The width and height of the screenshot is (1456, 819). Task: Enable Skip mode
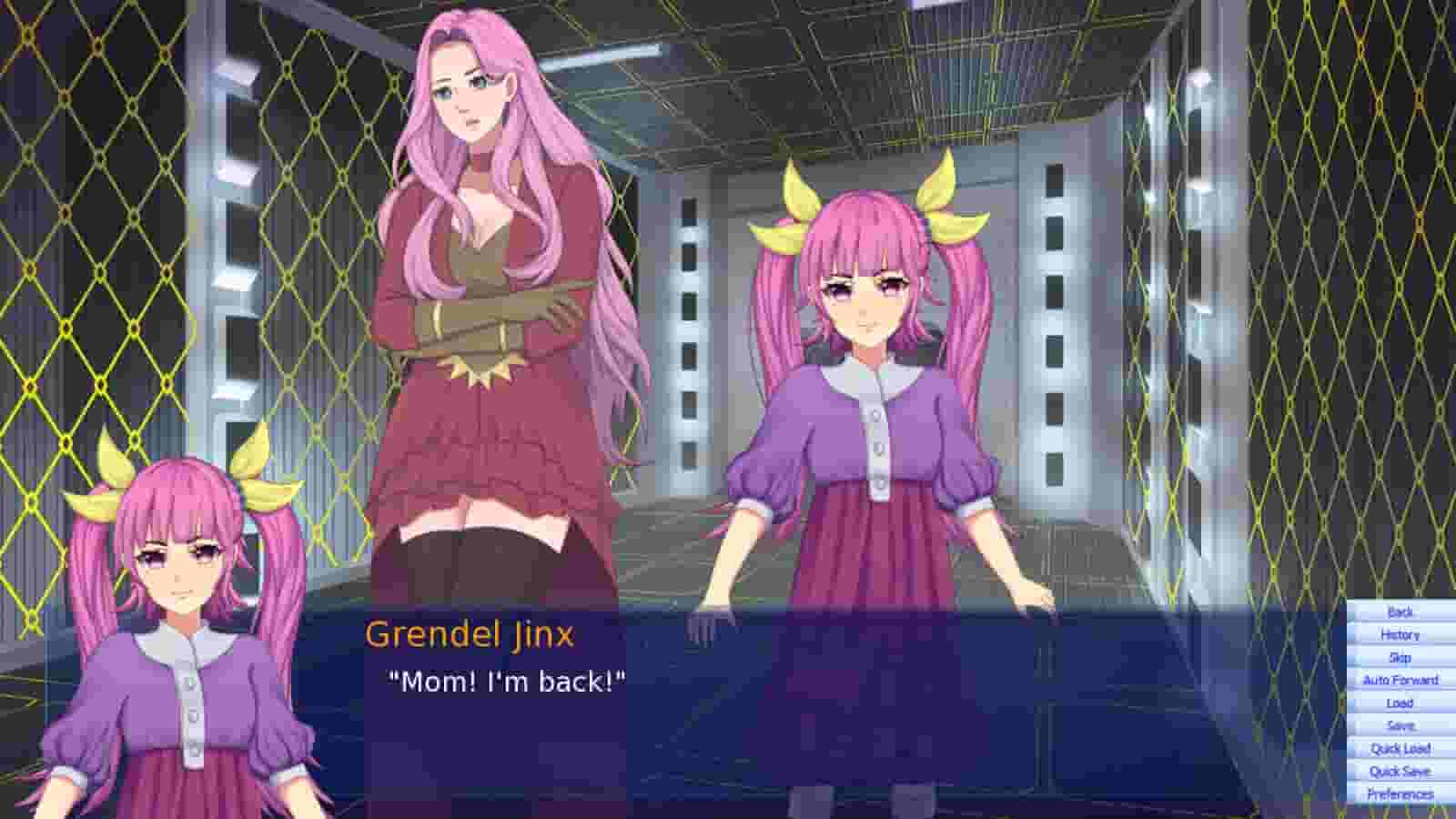(1400, 657)
